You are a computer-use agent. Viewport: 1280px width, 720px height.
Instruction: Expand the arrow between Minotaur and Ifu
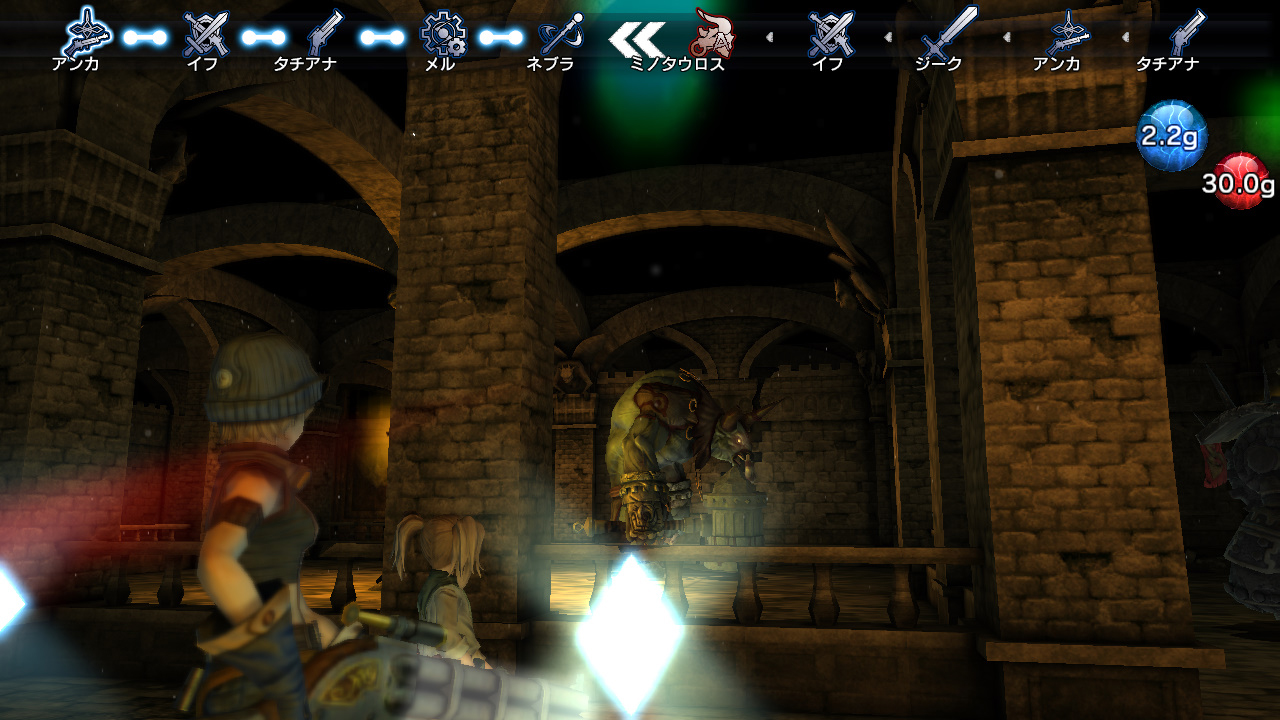click(x=770, y=38)
